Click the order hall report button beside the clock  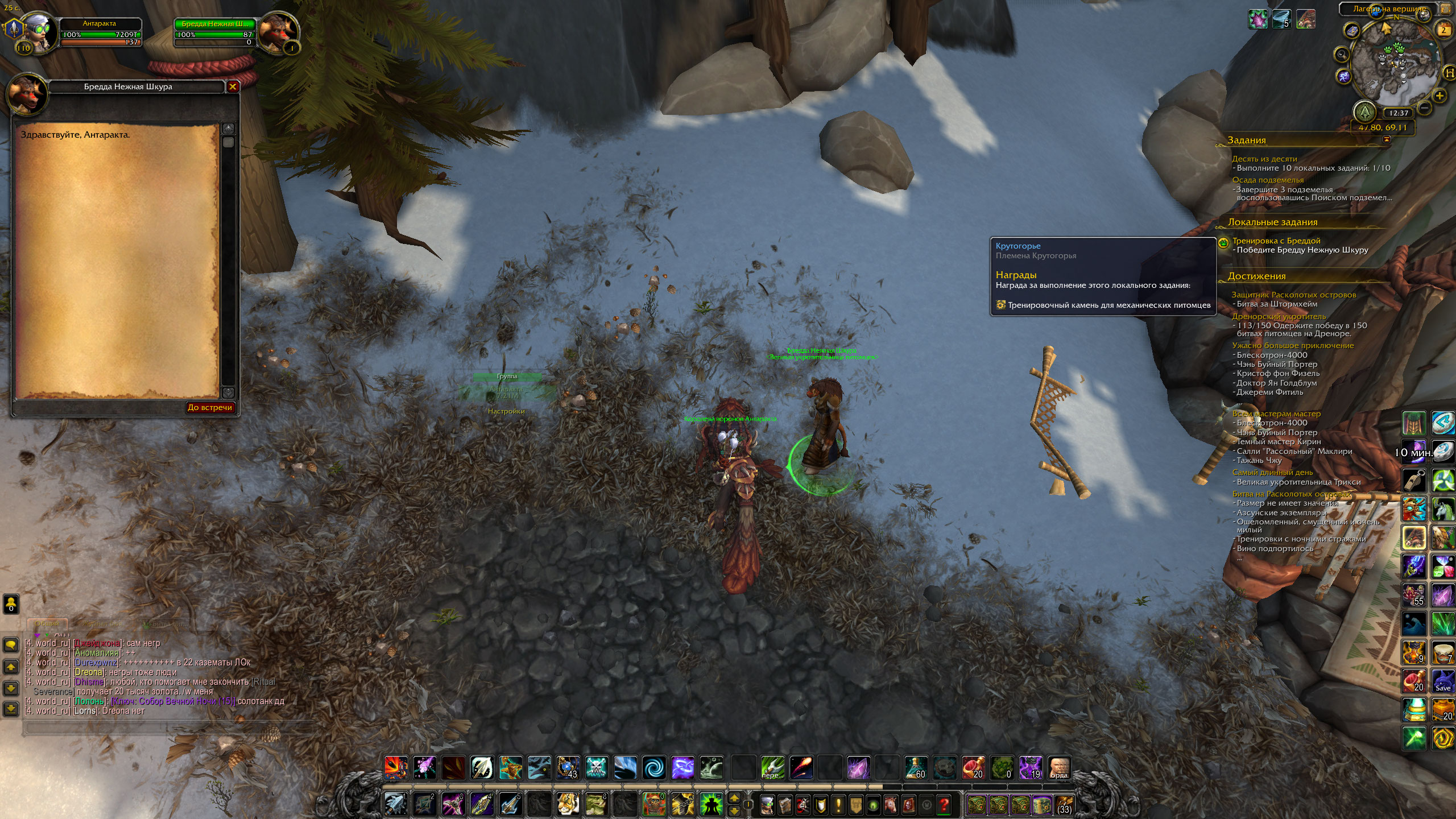[x=1364, y=113]
